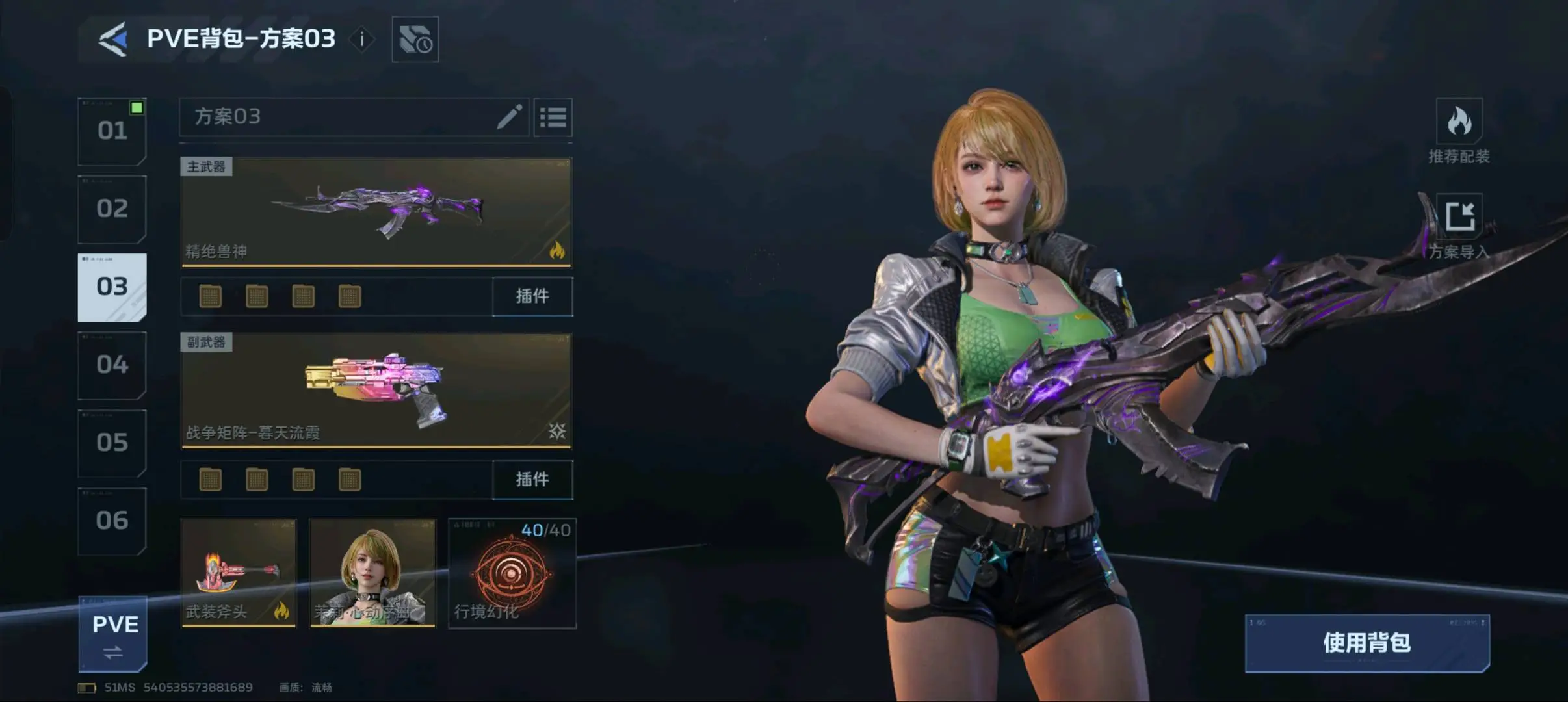
Task: Open the info icon beside PVE背包 title
Action: coord(362,40)
